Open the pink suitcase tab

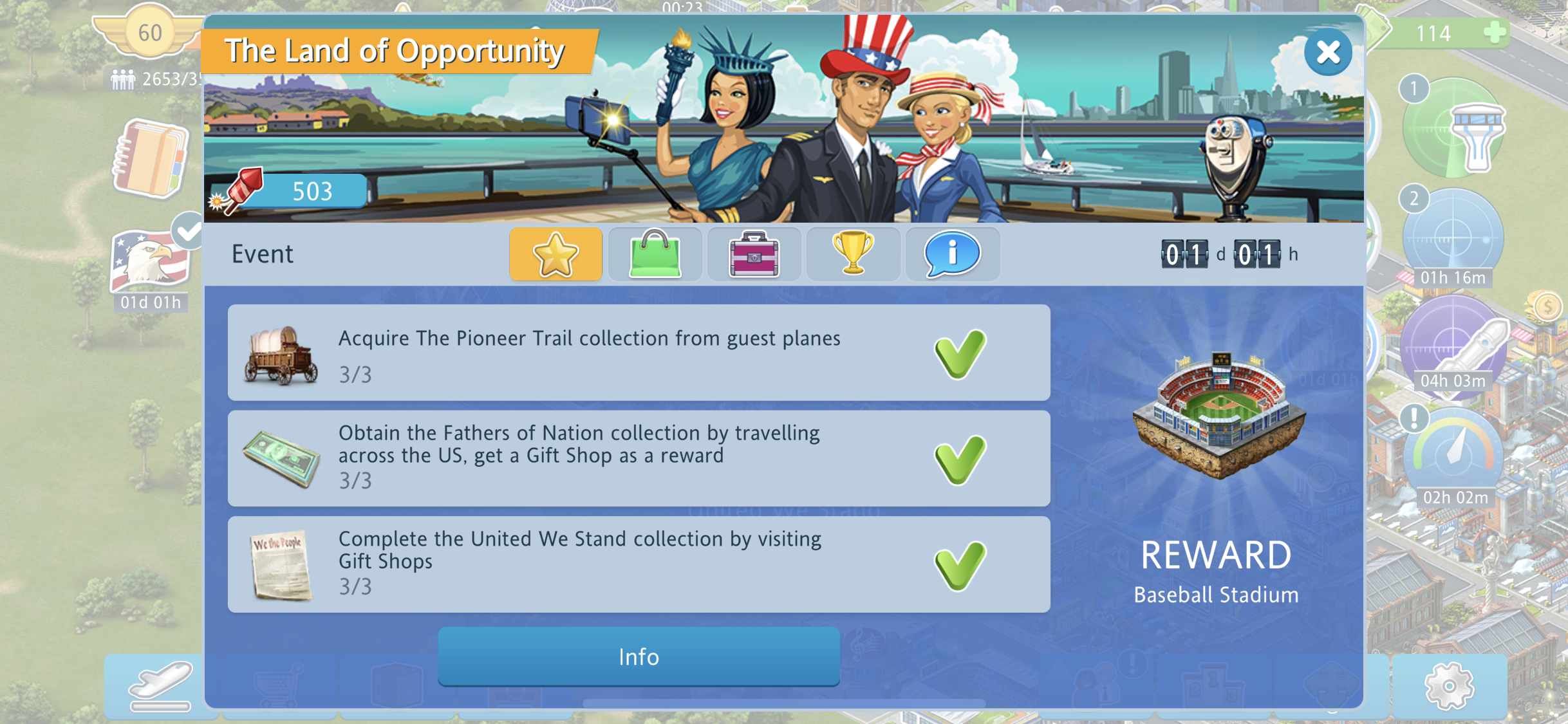(754, 254)
